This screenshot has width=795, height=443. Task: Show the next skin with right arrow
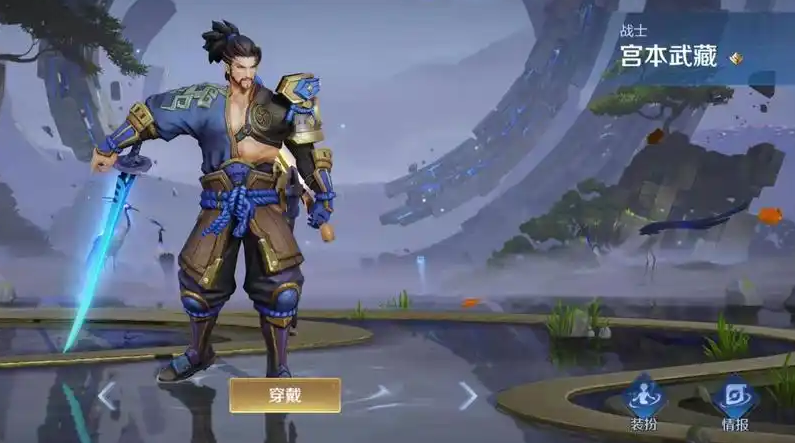[467, 396]
